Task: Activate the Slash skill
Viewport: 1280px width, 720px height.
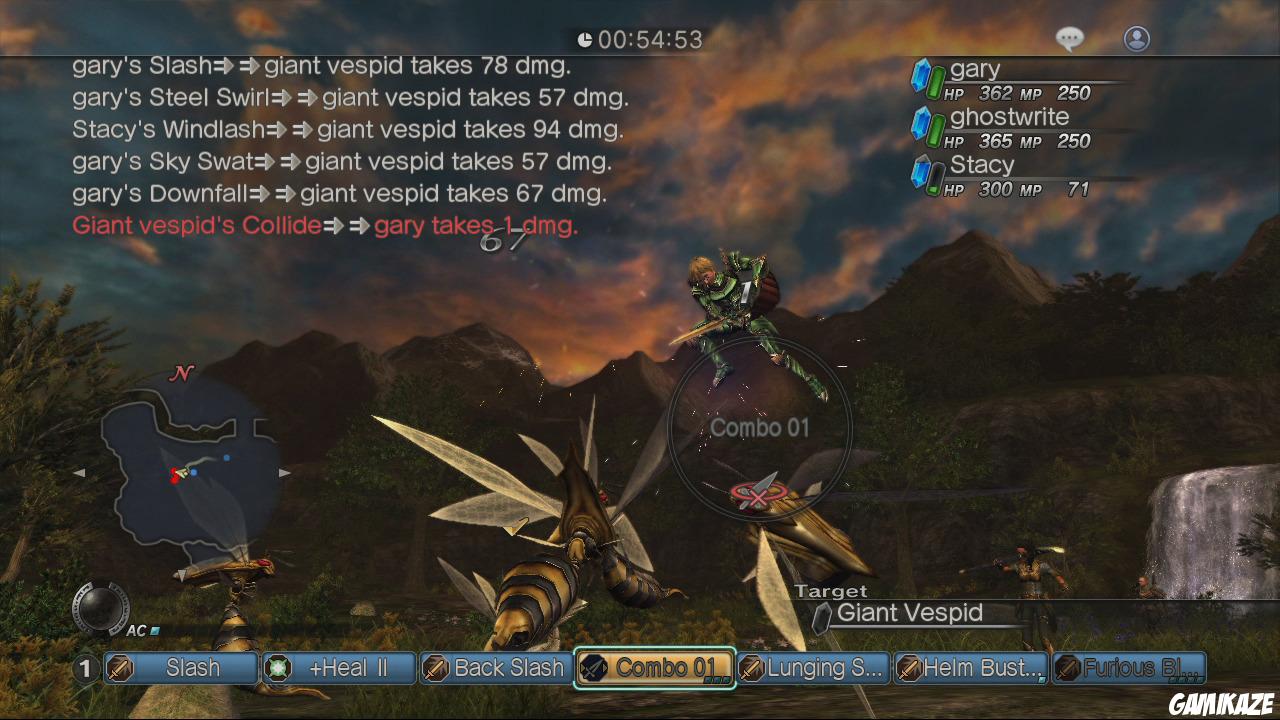Action: 181,668
